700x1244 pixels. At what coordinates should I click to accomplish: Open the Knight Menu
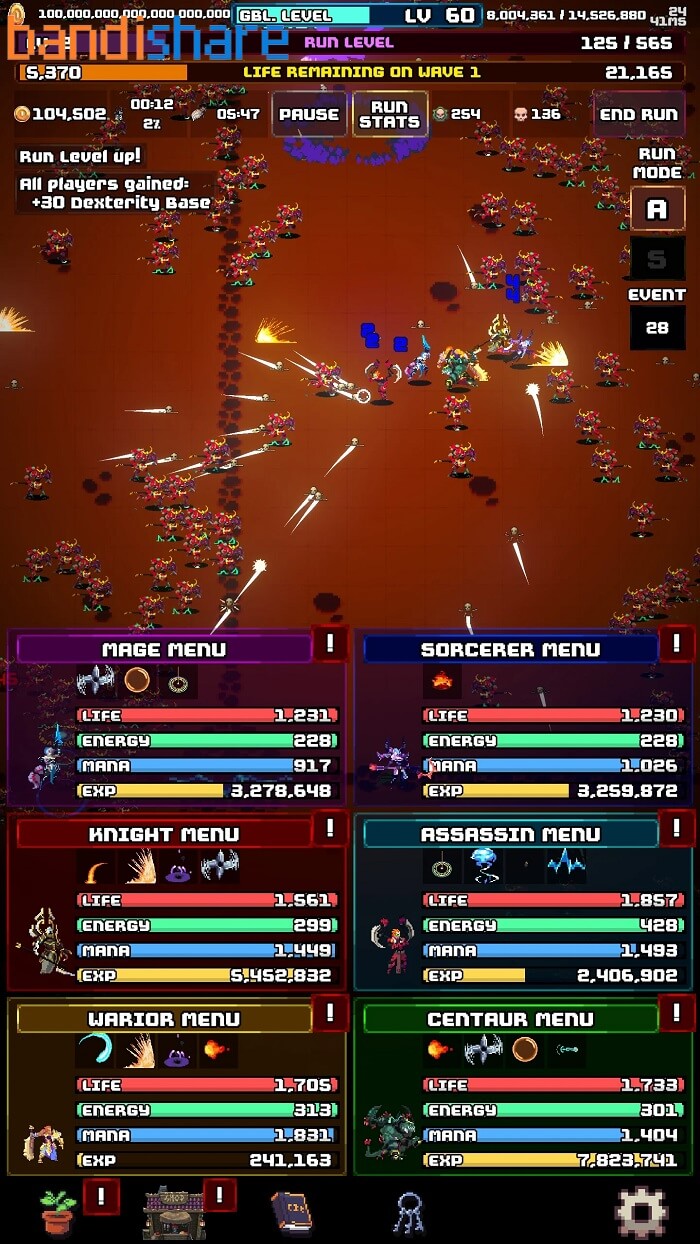pyautogui.click(x=164, y=834)
